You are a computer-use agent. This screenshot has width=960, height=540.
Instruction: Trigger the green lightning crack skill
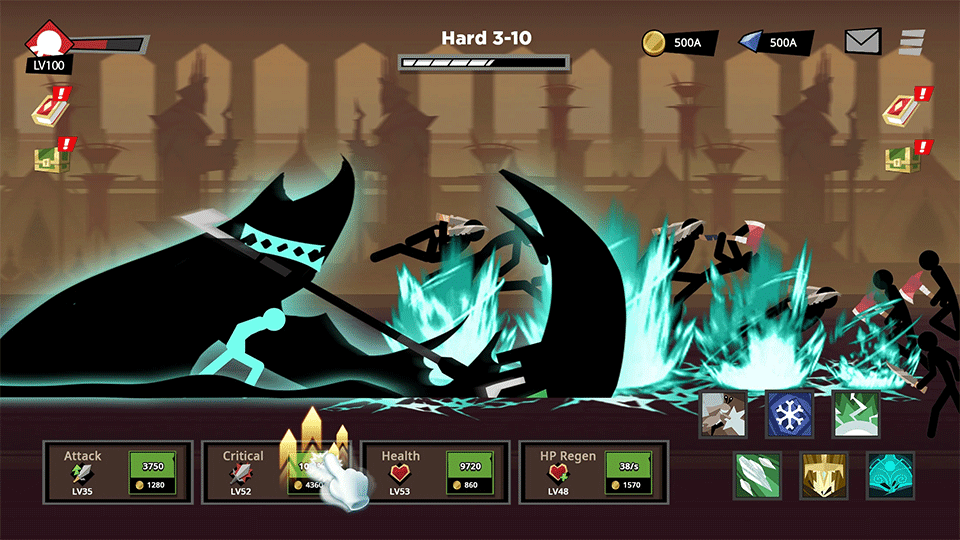click(855, 413)
